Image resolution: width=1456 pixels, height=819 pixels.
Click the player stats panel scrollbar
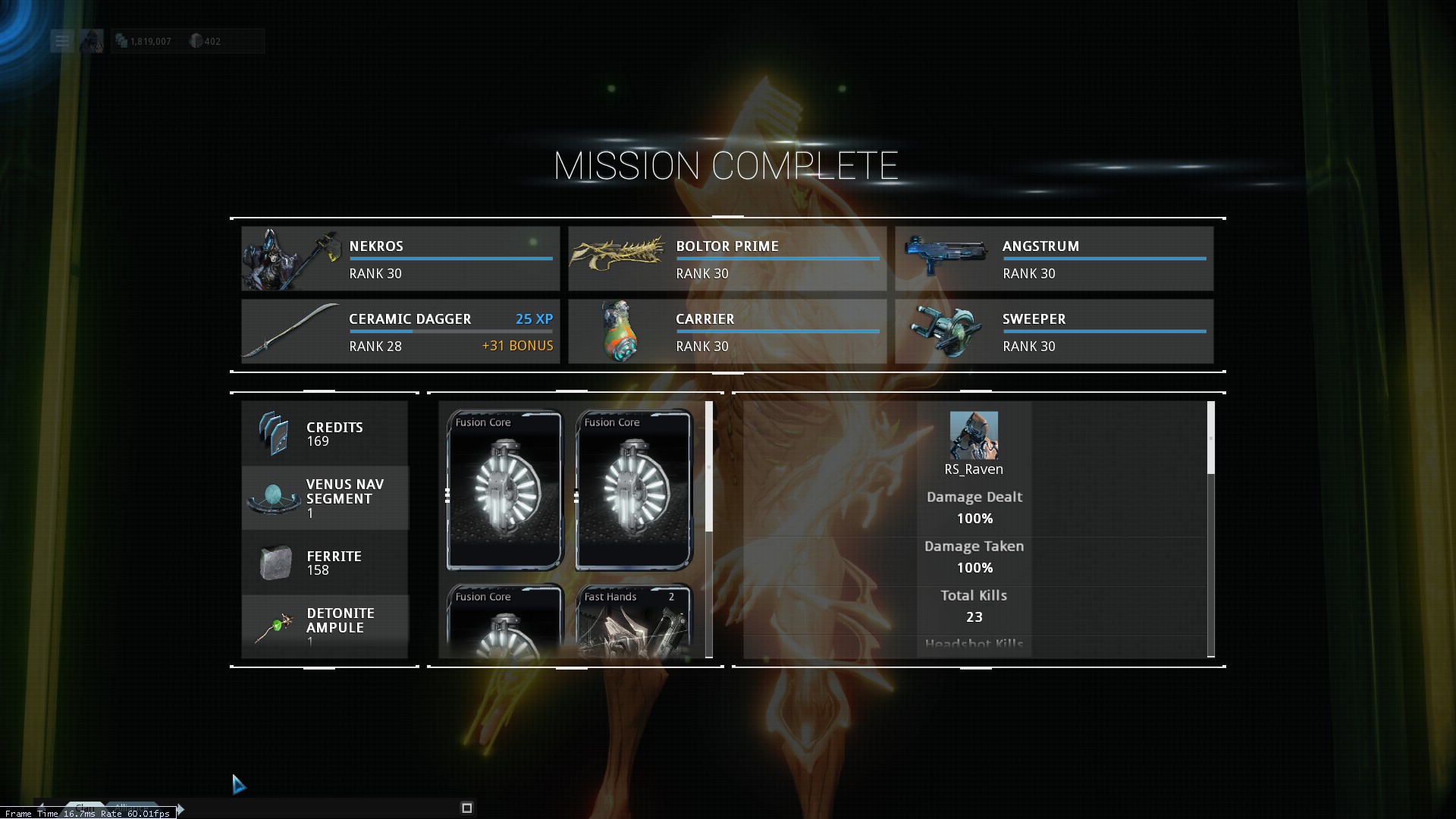[1210, 438]
